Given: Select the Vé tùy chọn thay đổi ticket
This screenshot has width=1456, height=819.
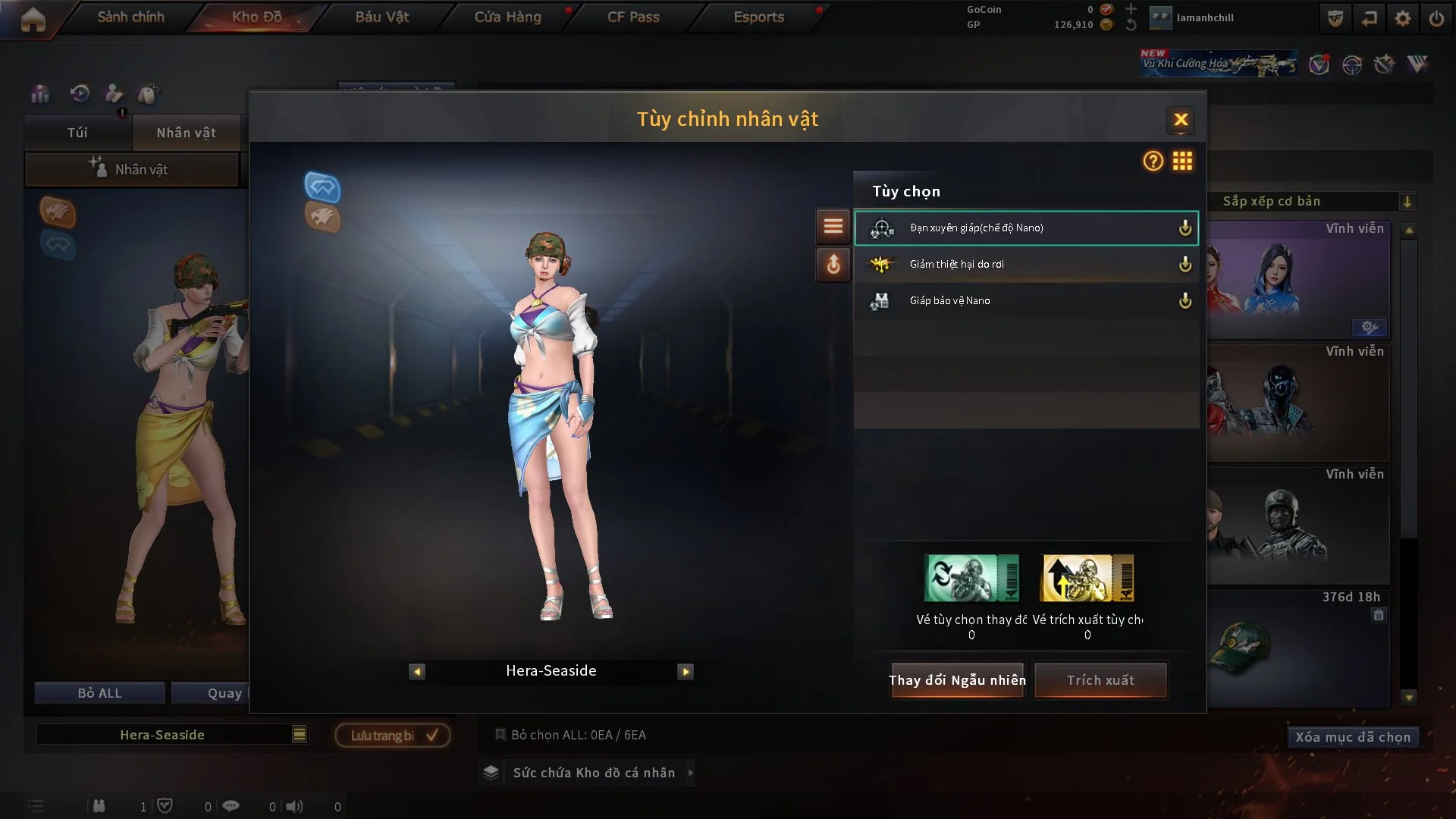Looking at the screenshot, I should [x=971, y=578].
